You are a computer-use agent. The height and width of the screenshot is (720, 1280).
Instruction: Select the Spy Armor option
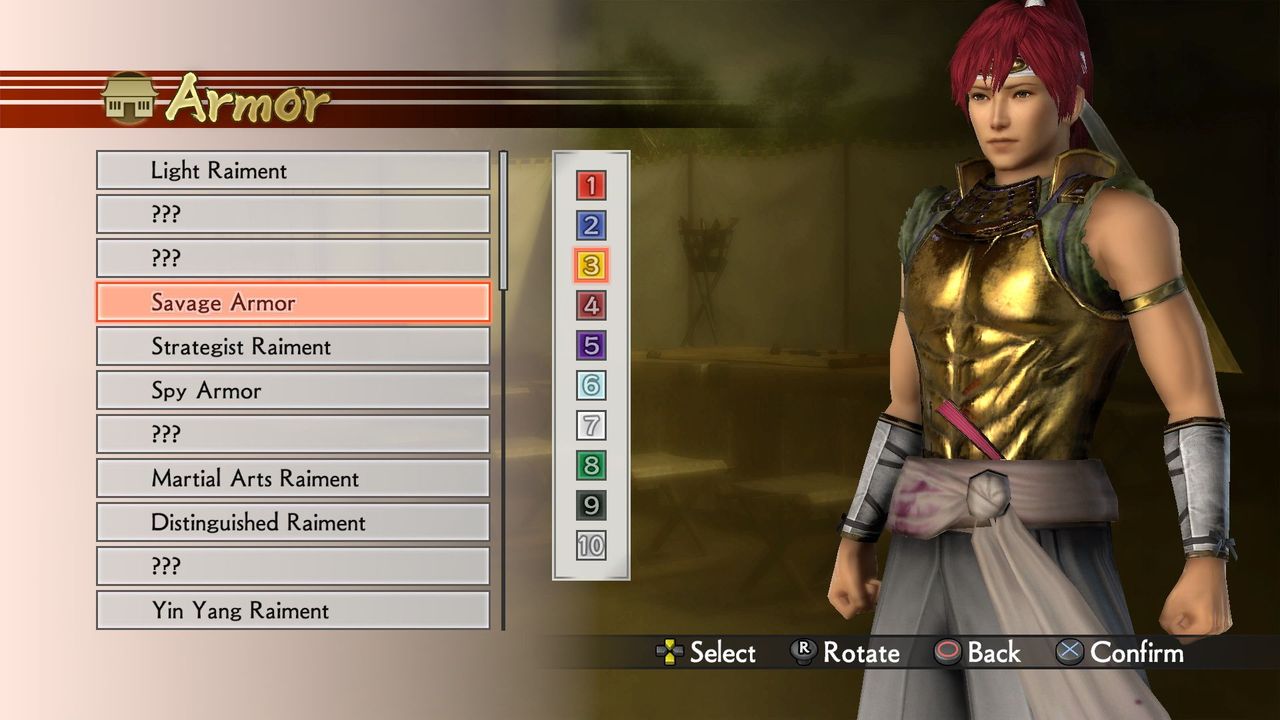[x=292, y=390]
